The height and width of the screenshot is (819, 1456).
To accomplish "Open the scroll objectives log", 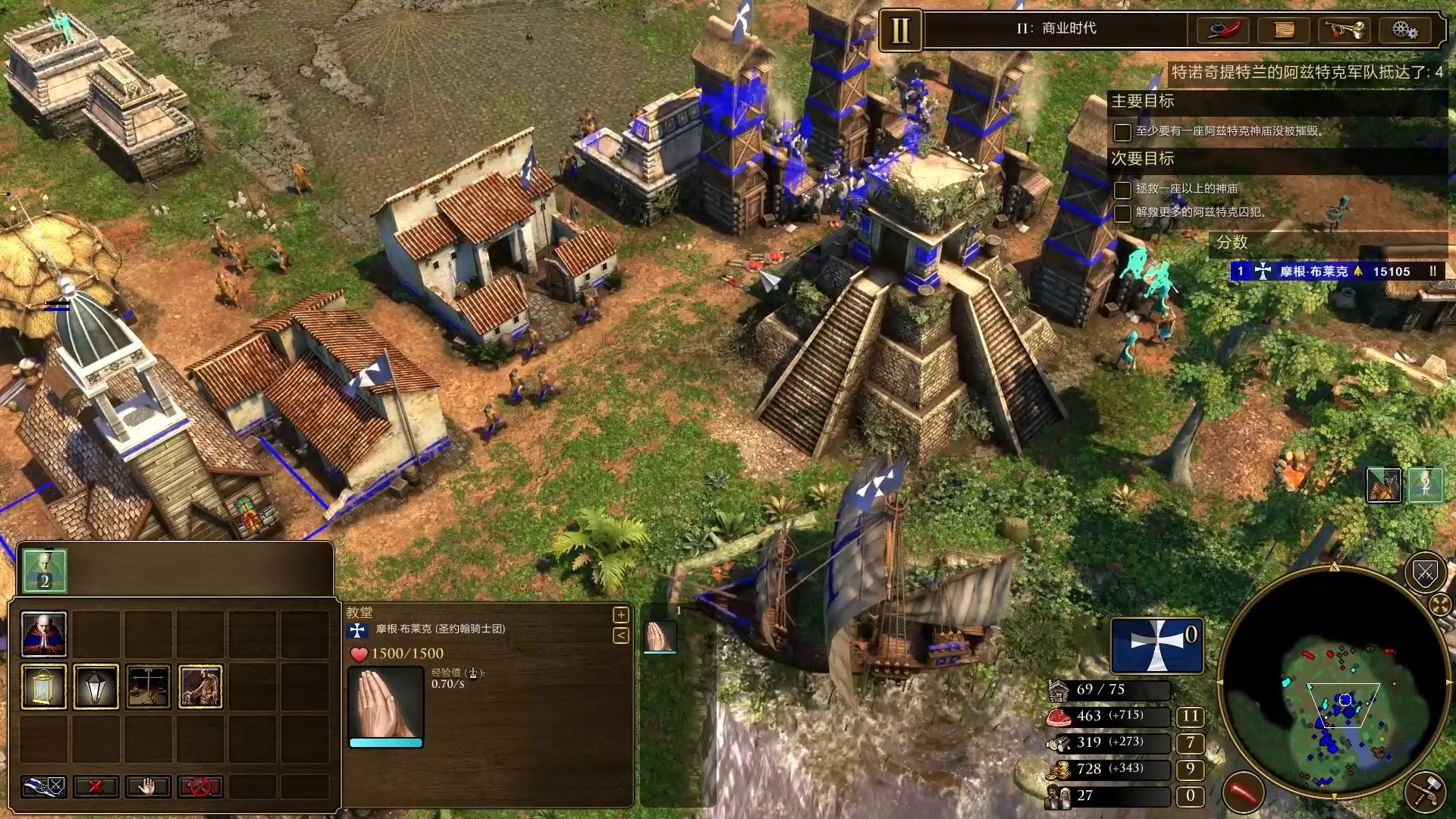I will (x=1284, y=30).
